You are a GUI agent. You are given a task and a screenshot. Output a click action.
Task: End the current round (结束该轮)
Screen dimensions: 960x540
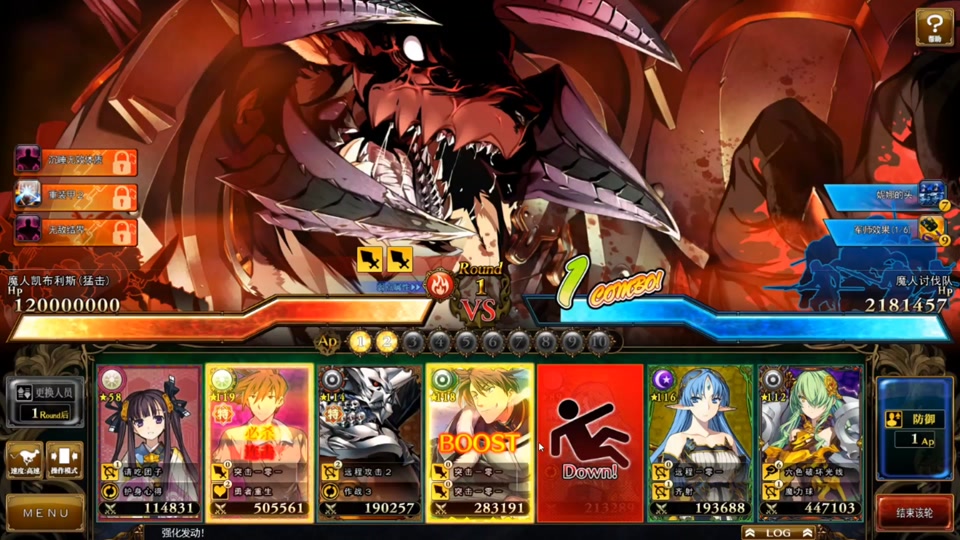914,513
